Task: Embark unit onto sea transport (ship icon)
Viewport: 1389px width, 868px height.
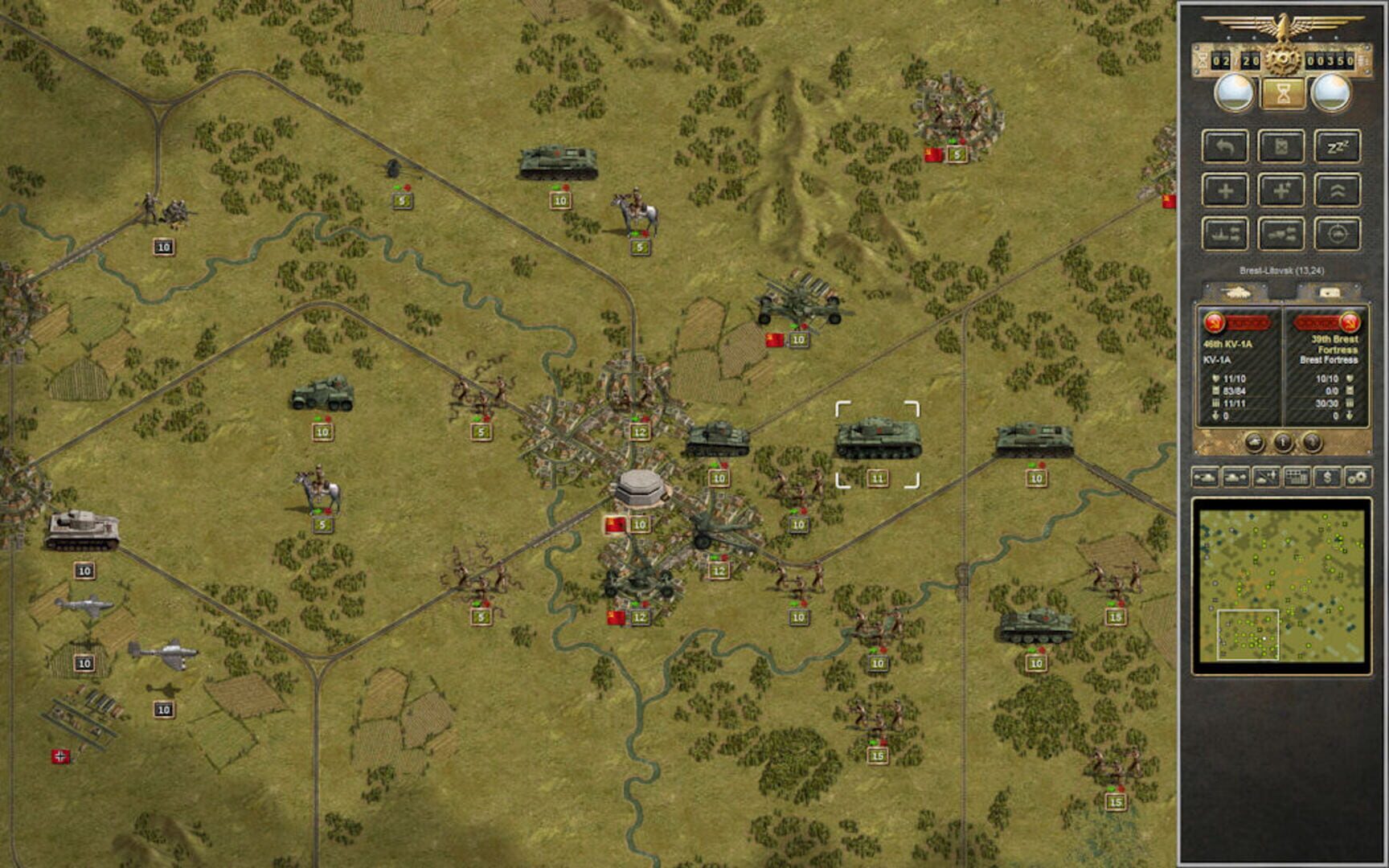Action: tap(1225, 235)
